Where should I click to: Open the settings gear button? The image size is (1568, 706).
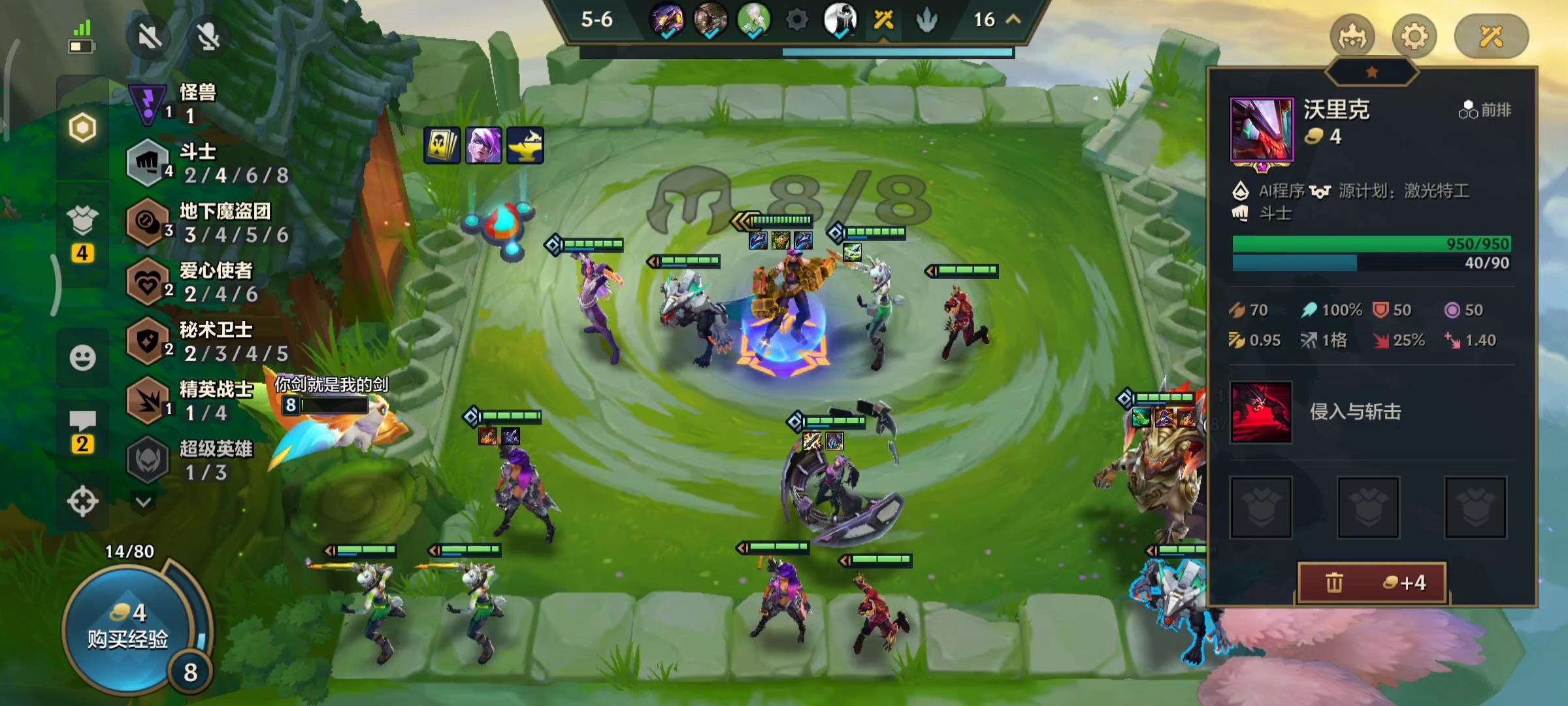[x=1414, y=37]
